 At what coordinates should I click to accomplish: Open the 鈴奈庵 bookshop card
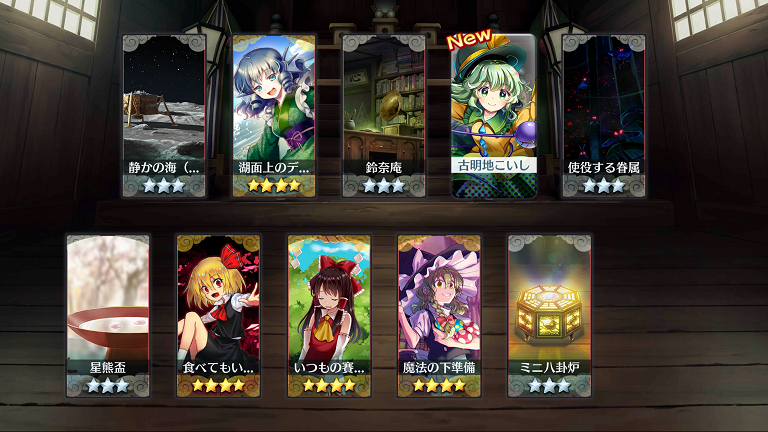[x=384, y=115]
